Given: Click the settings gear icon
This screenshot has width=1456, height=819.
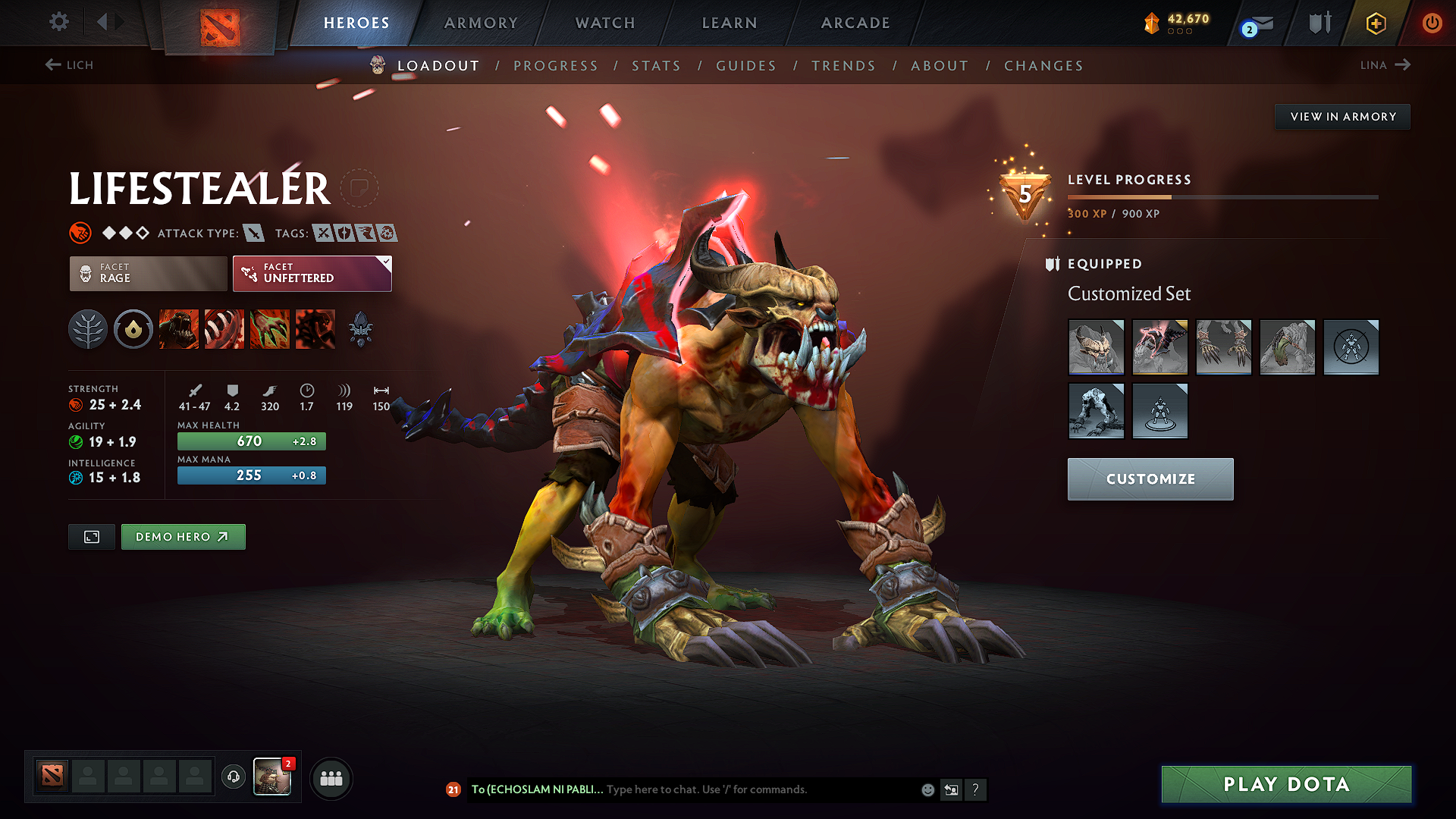Looking at the screenshot, I should pyautogui.click(x=58, y=22).
